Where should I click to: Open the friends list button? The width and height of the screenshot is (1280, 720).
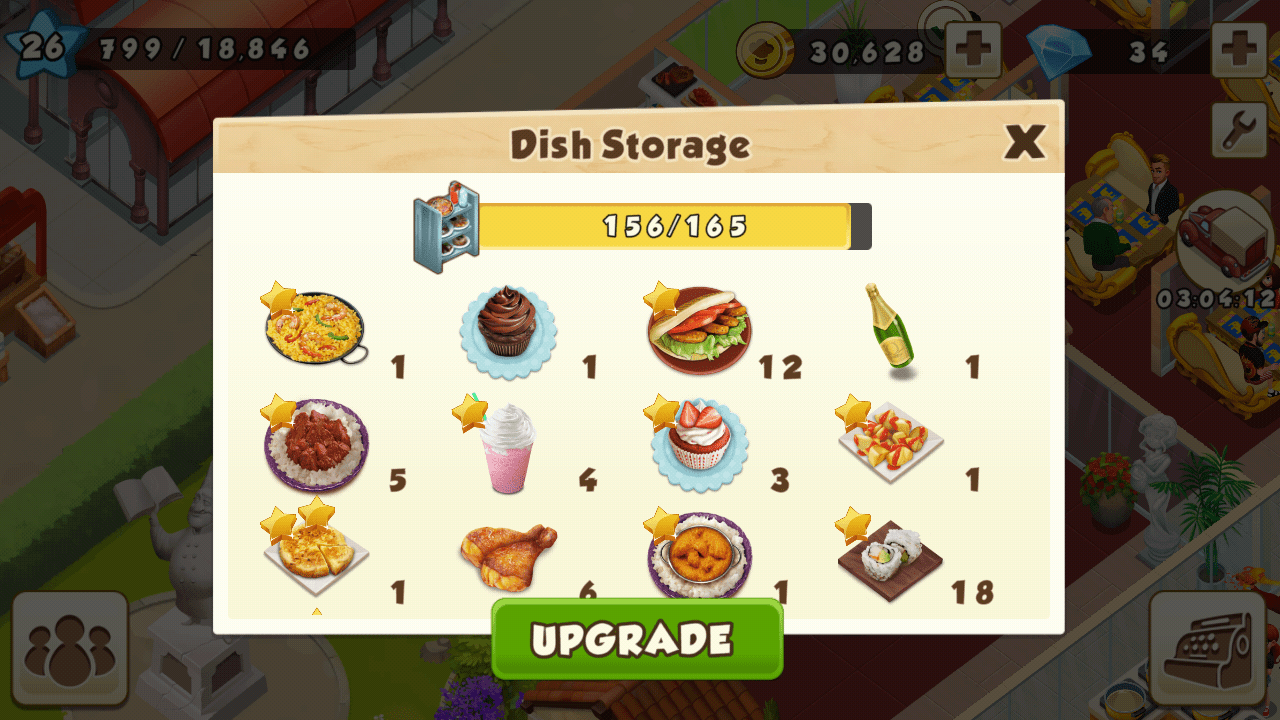(x=70, y=649)
